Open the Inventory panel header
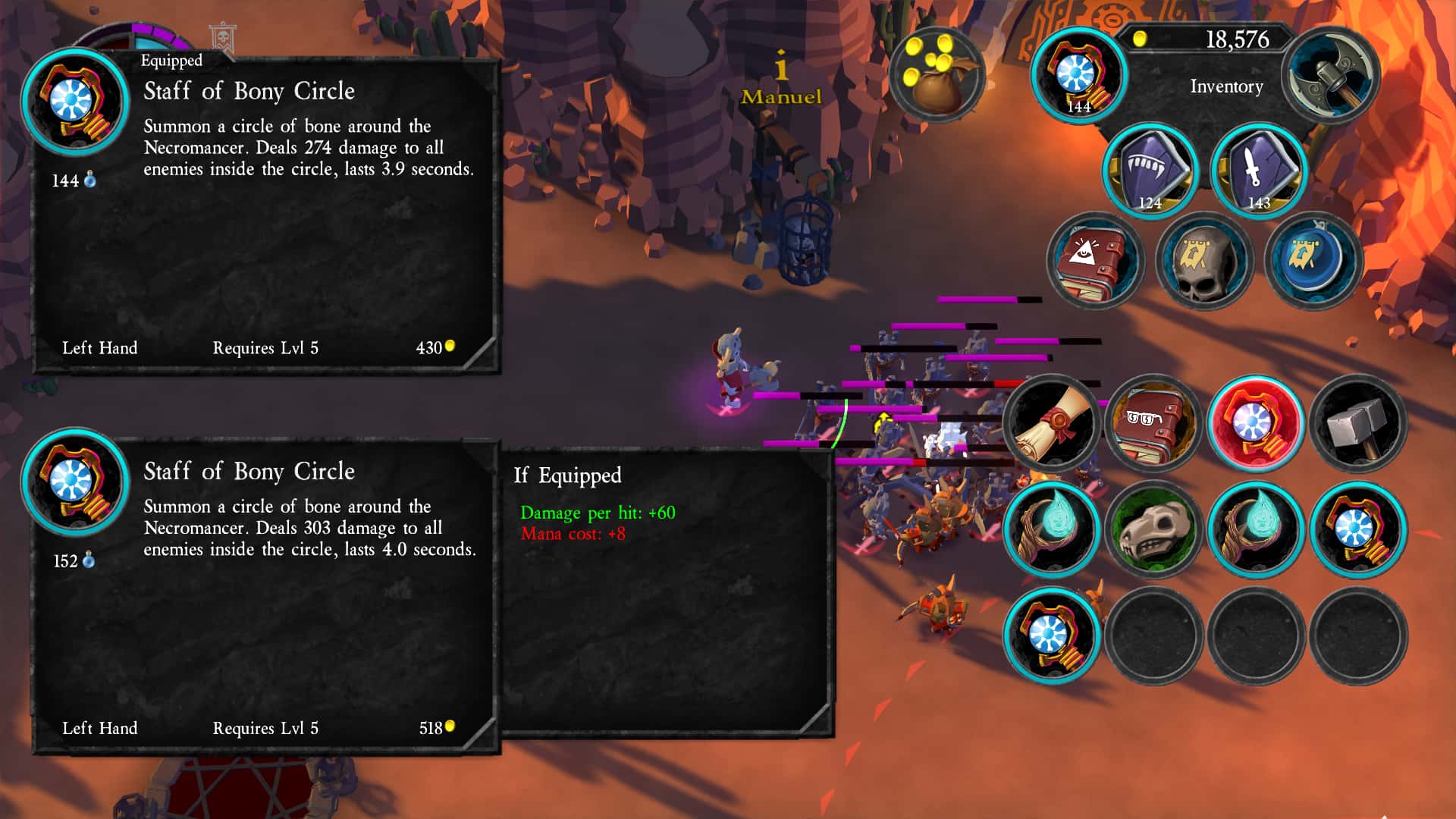Viewport: 1456px width, 819px height. pyautogui.click(x=1225, y=87)
